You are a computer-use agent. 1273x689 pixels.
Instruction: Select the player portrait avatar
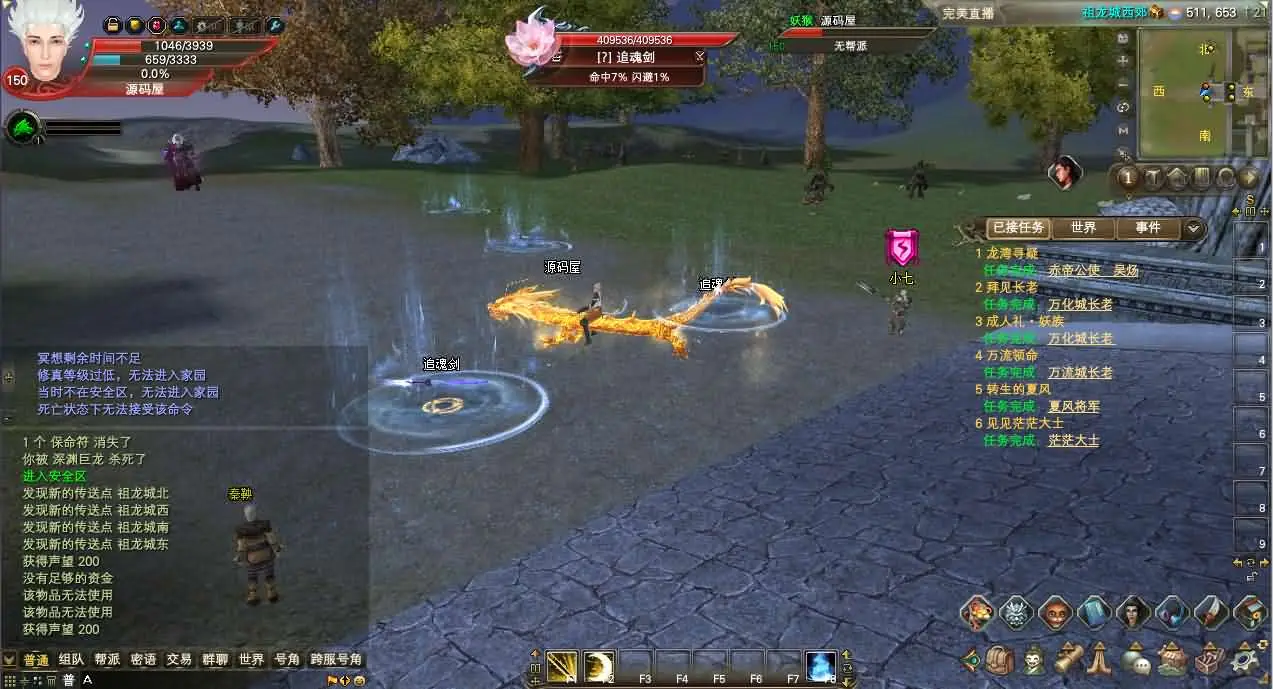(45, 42)
